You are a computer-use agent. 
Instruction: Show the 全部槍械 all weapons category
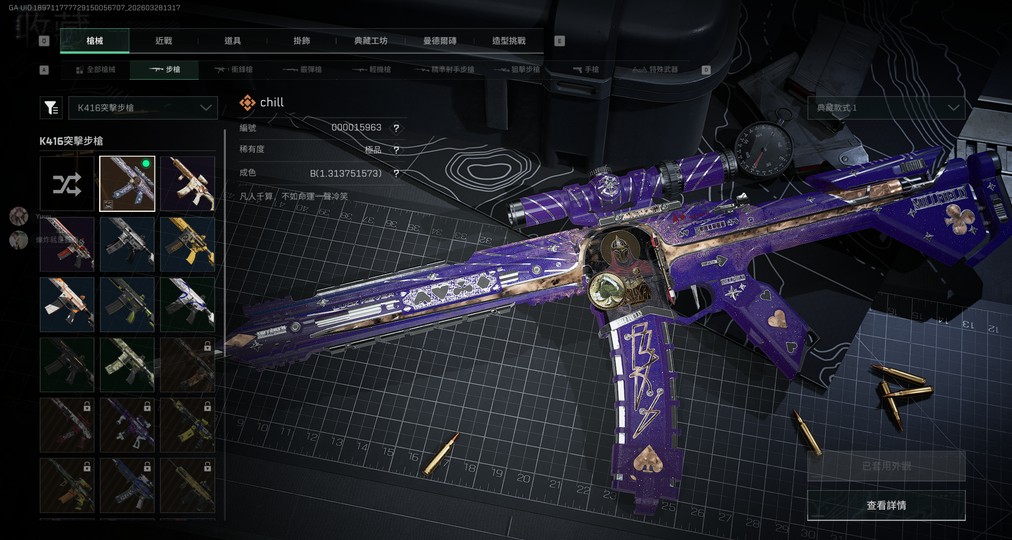96,70
